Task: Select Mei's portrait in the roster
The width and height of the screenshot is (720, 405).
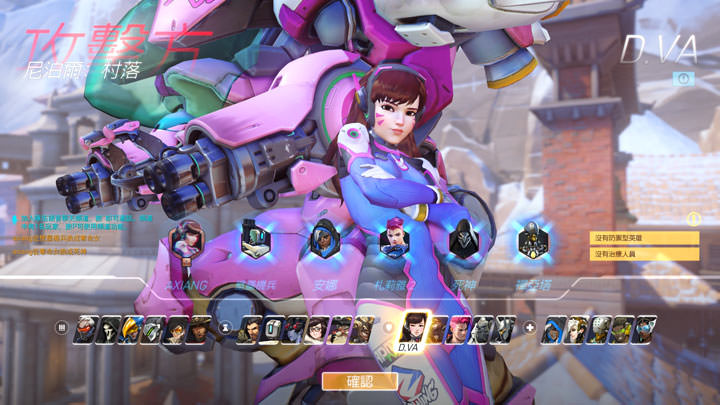Action: coord(318,328)
